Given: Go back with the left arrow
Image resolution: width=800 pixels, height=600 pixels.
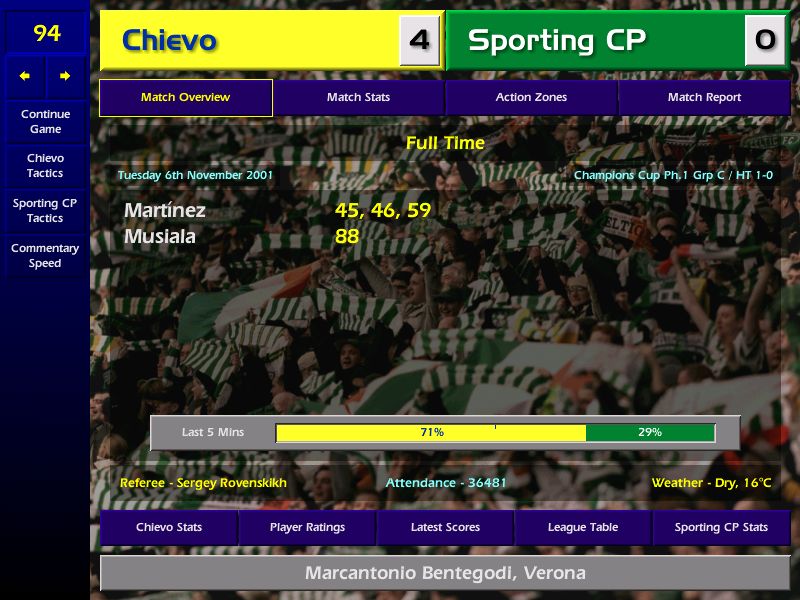Looking at the screenshot, I should pyautogui.click(x=25, y=76).
